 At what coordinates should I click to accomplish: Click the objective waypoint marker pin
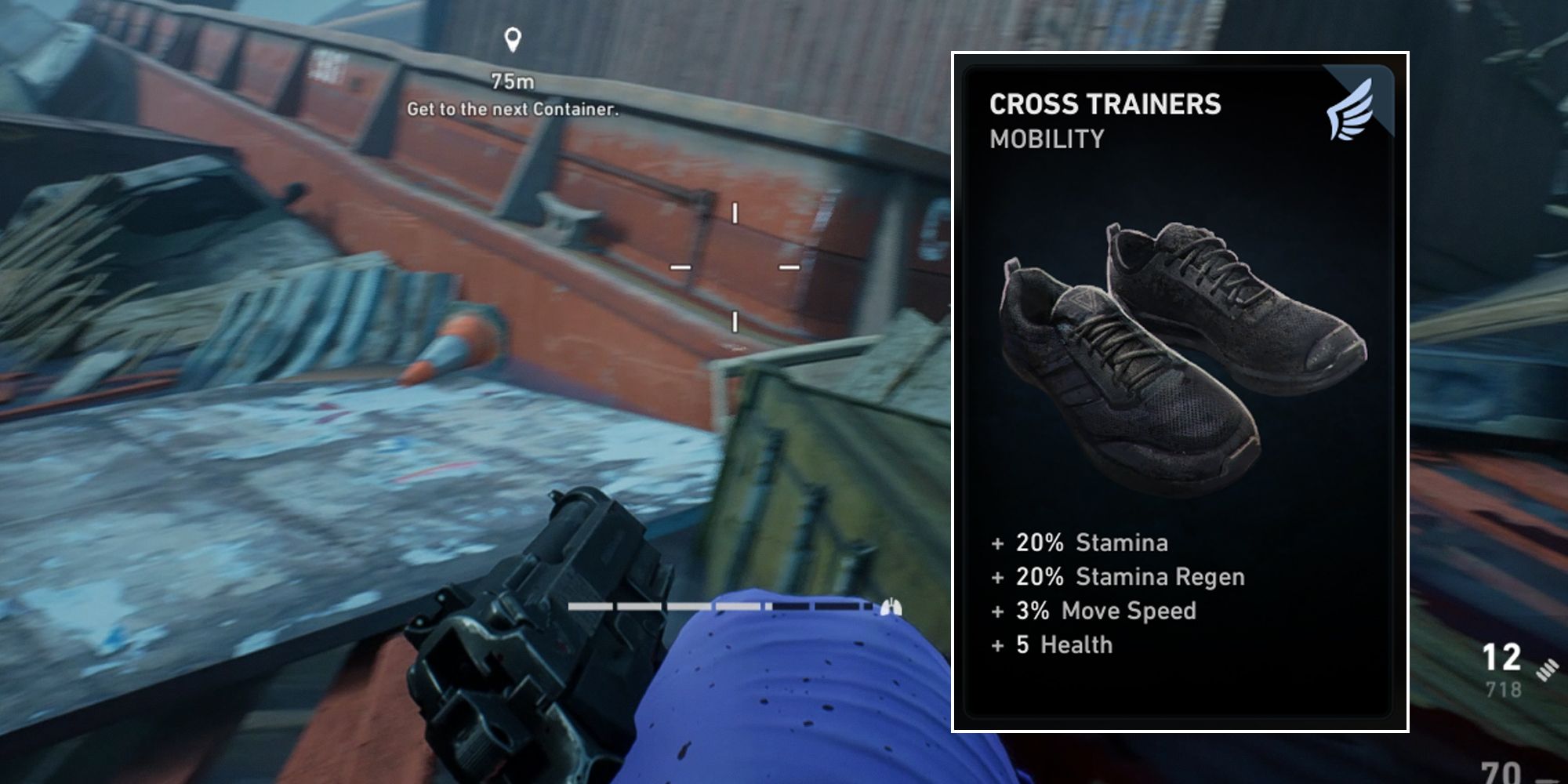[x=513, y=39]
